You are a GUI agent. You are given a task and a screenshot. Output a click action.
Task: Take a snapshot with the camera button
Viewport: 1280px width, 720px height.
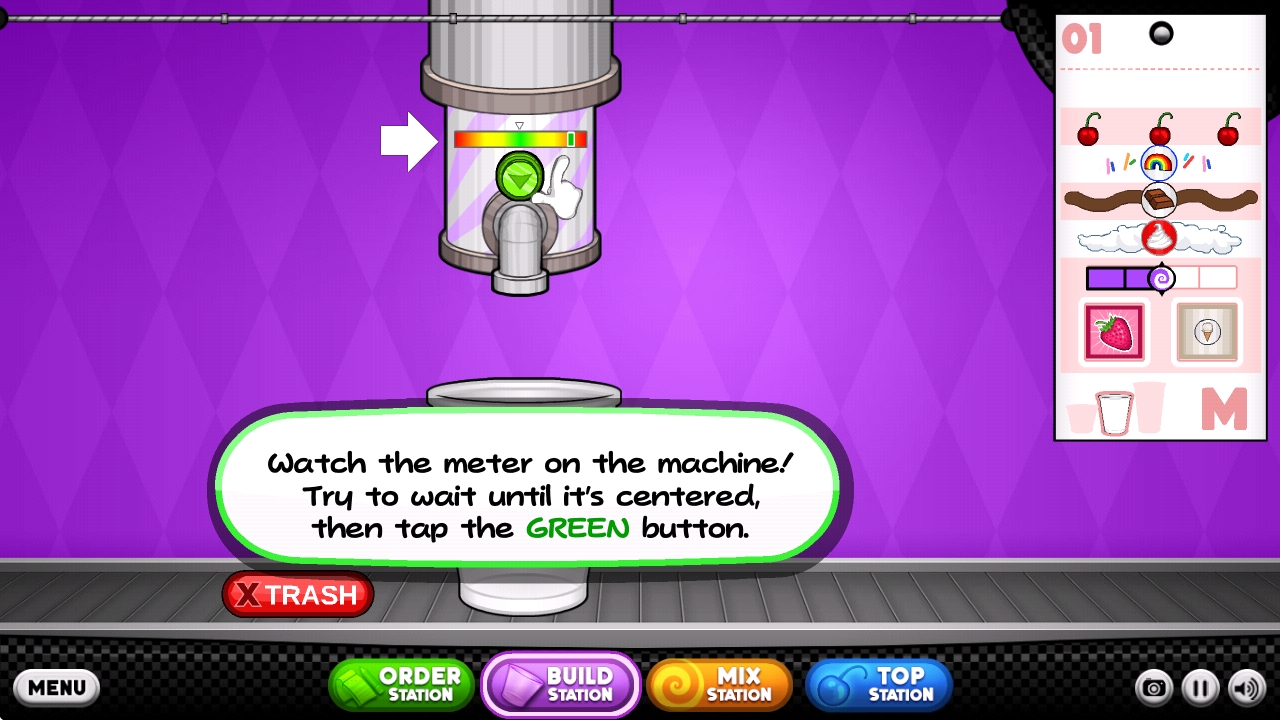coord(1154,688)
